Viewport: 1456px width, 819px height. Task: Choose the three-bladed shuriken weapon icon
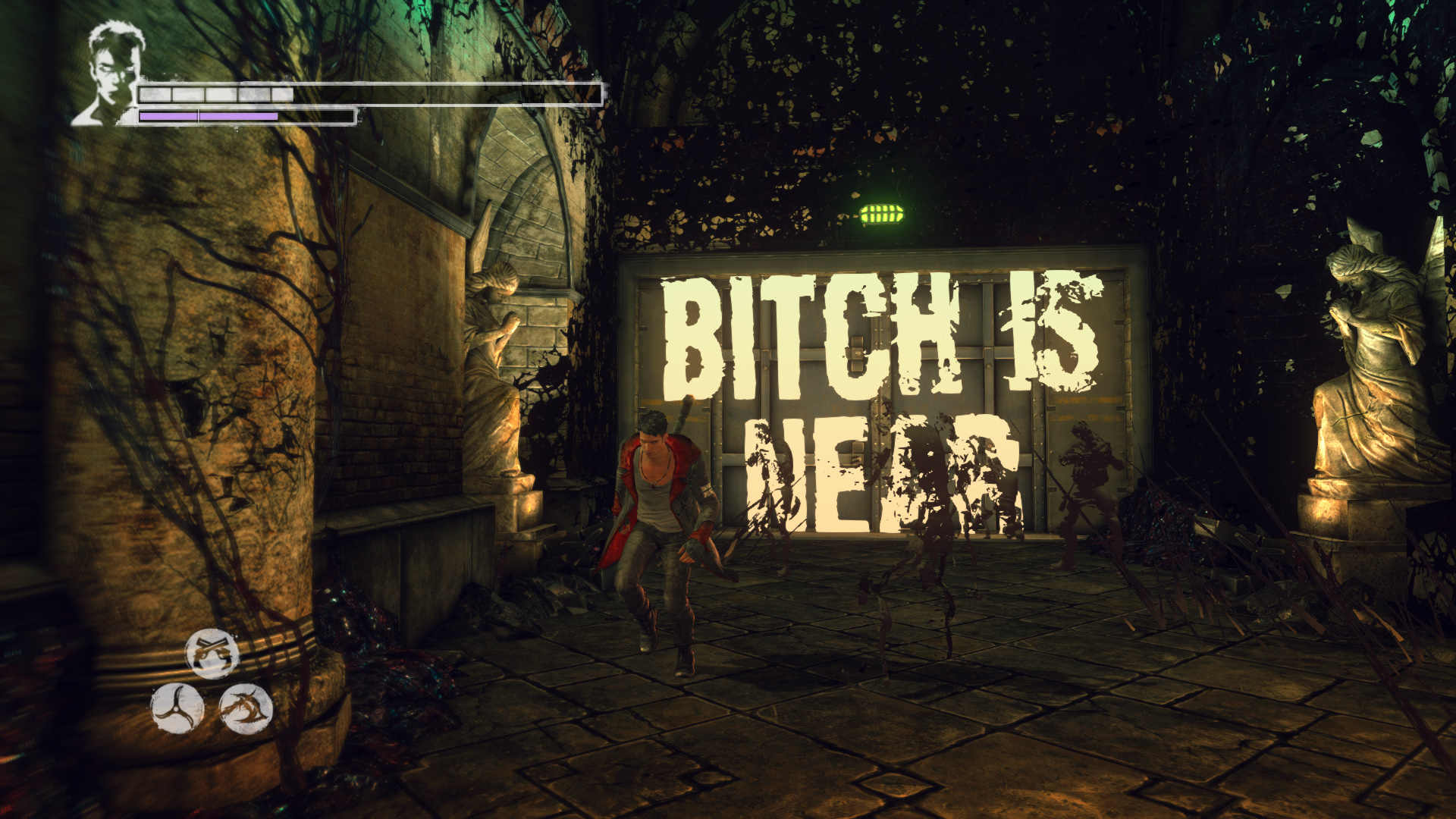pos(177,708)
